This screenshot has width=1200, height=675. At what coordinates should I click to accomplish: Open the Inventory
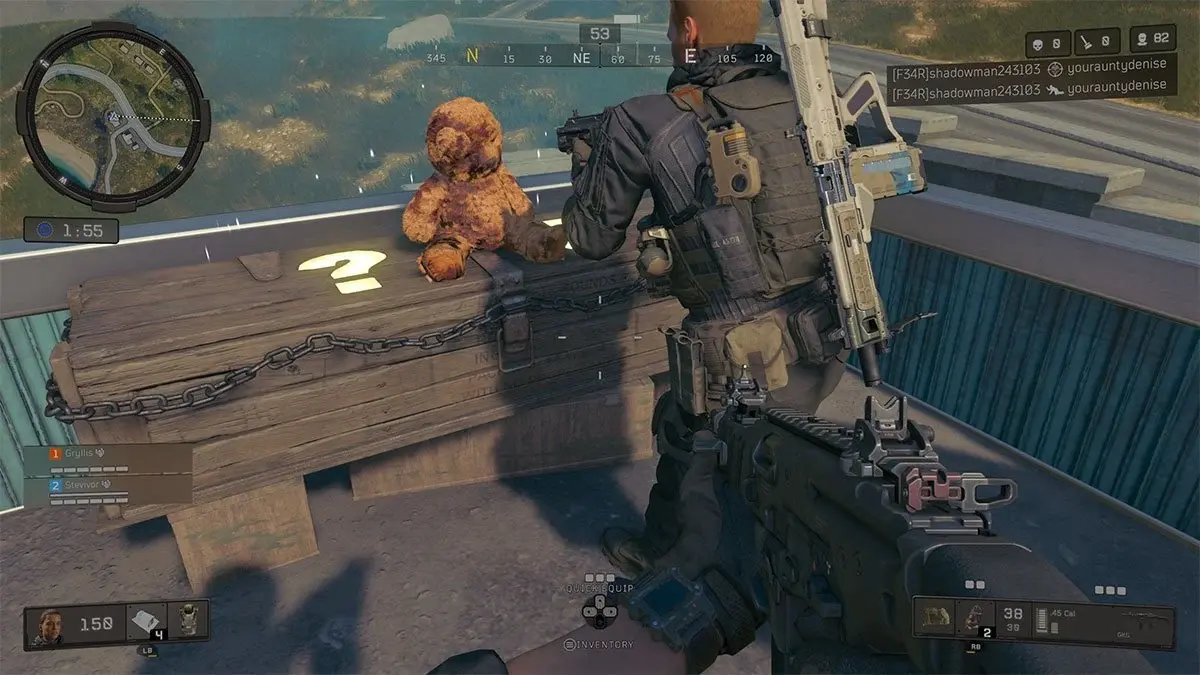(600, 645)
